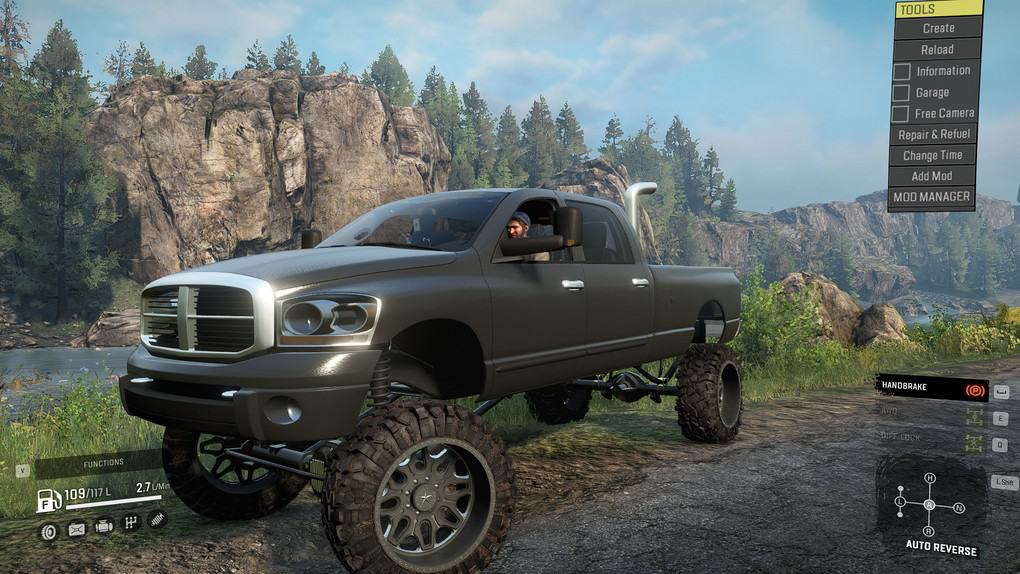Image resolution: width=1020 pixels, height=574 pixels.
Task: Shift the gearbox to Neutral
Action: click(x=959, y=507)
